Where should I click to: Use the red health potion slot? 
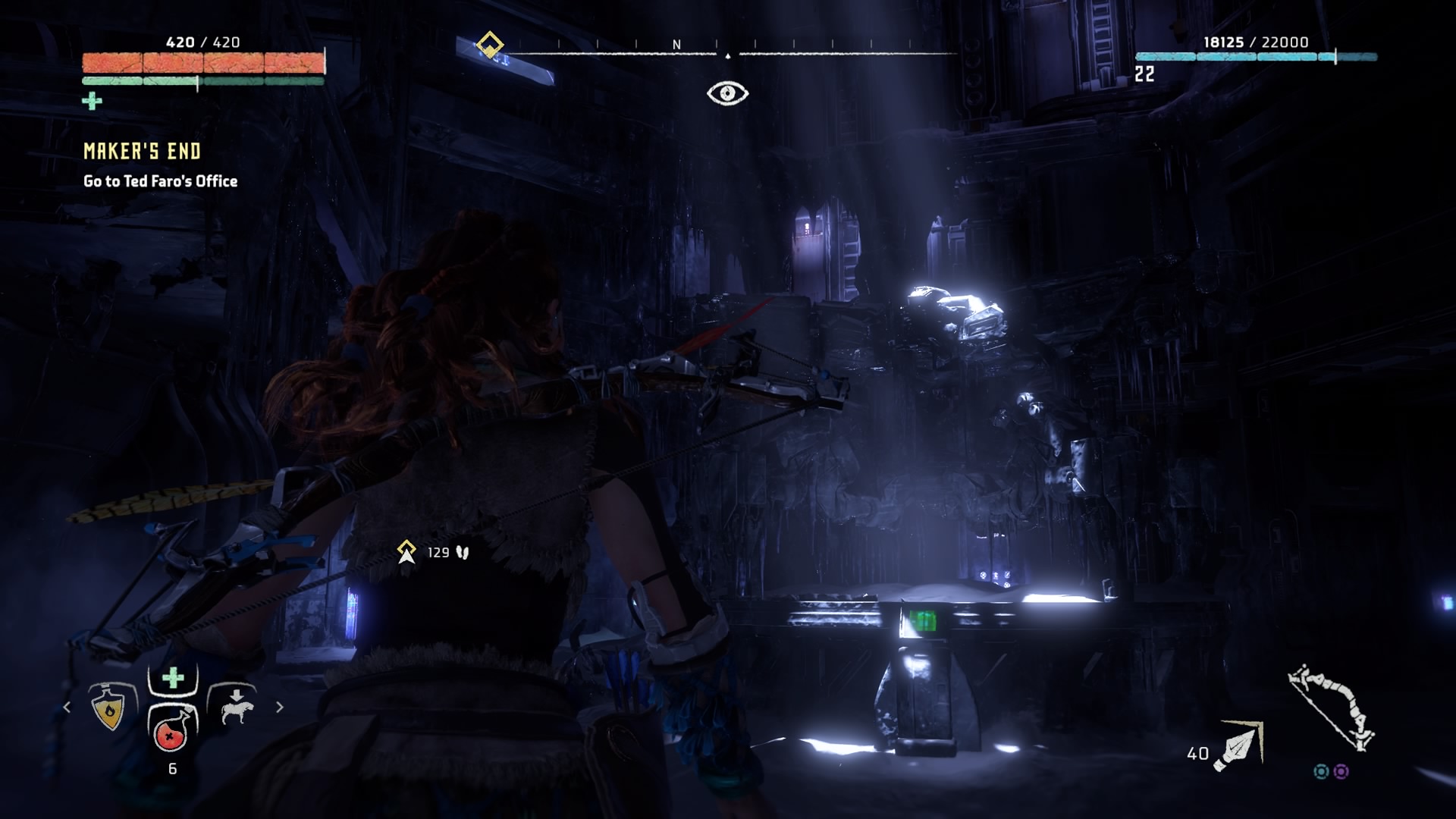click(x=172, y=732)
